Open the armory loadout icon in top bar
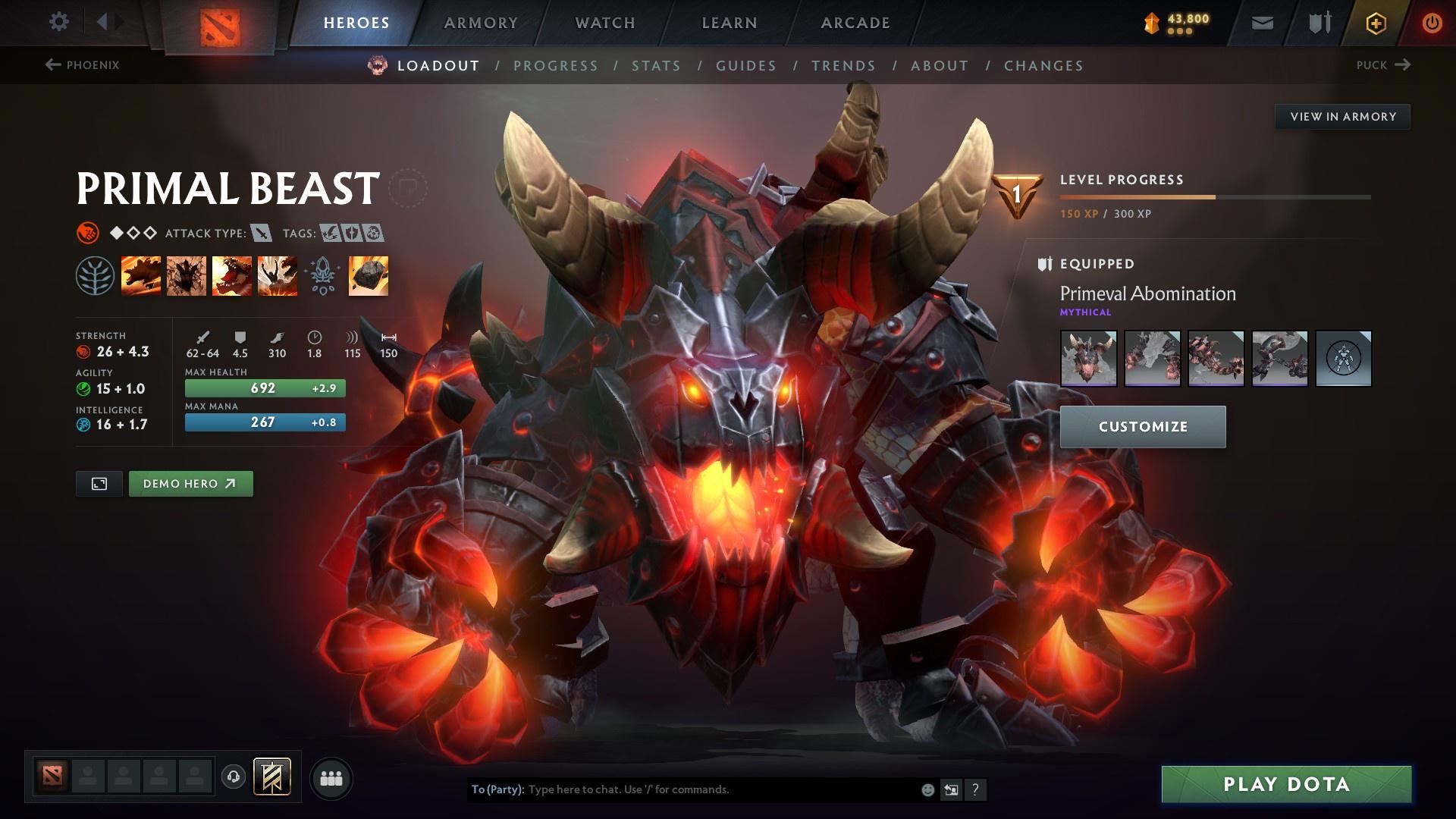 (x=1319, y=22)
